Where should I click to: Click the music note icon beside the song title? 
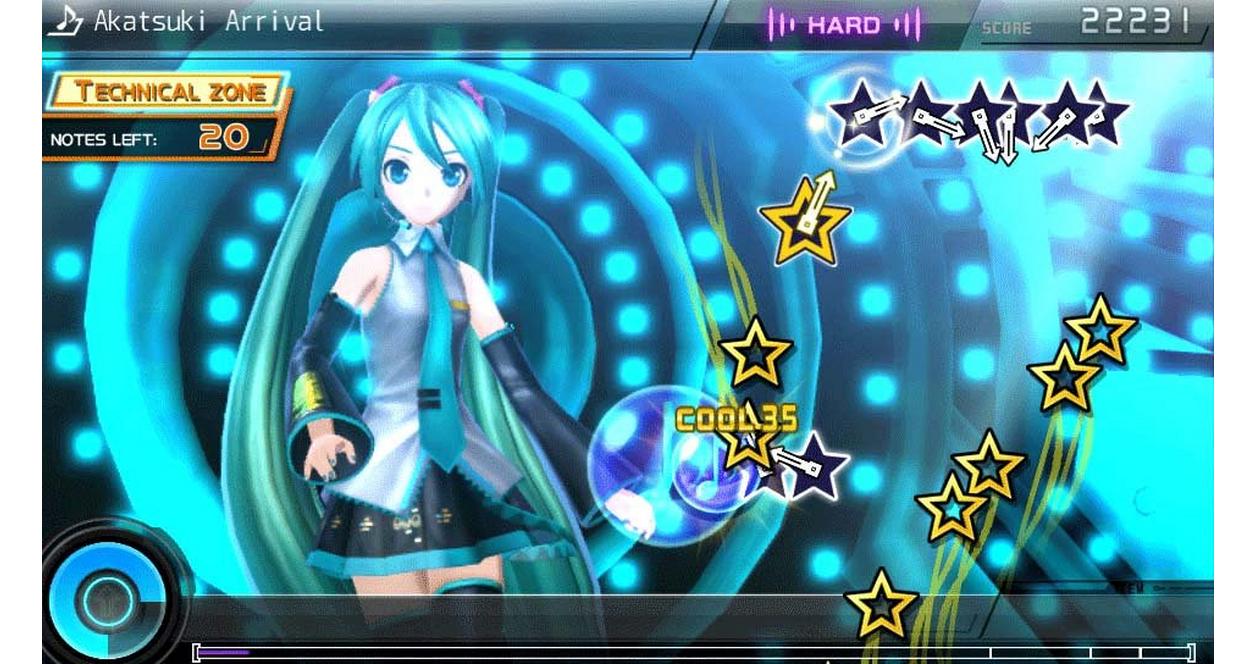[x=66, y=20]
